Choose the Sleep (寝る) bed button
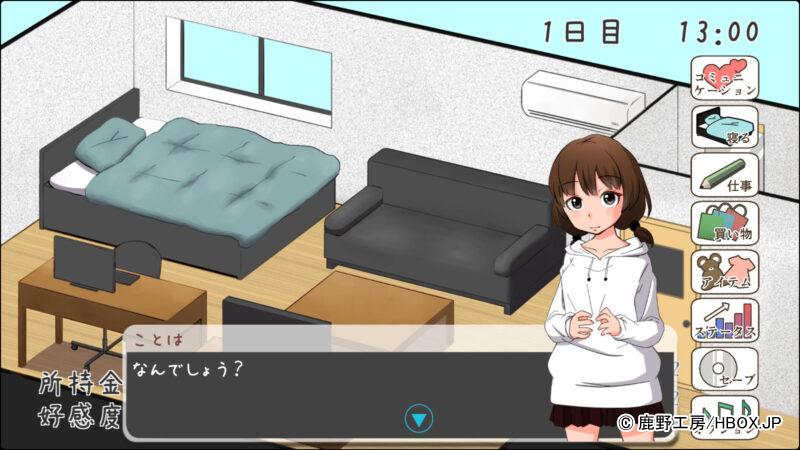The height and width of the screenshot is (450, 800). (725, 126)
